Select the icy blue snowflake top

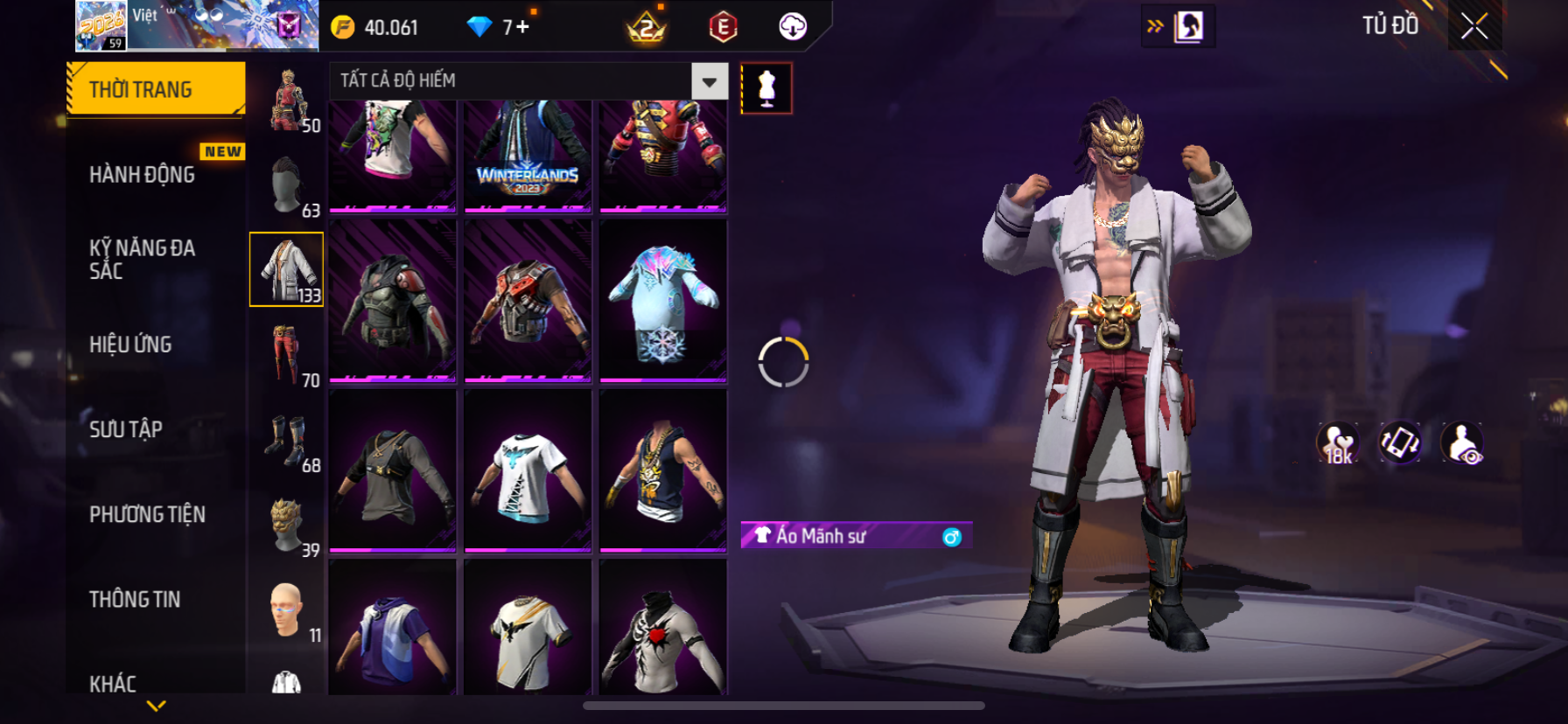[x=663, y=301]
